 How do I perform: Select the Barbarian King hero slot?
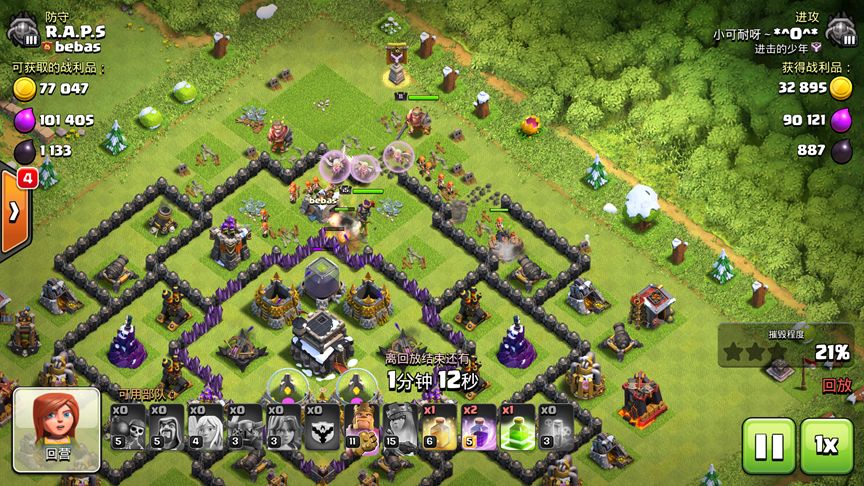pyautogui.click(x=361, y=426)
